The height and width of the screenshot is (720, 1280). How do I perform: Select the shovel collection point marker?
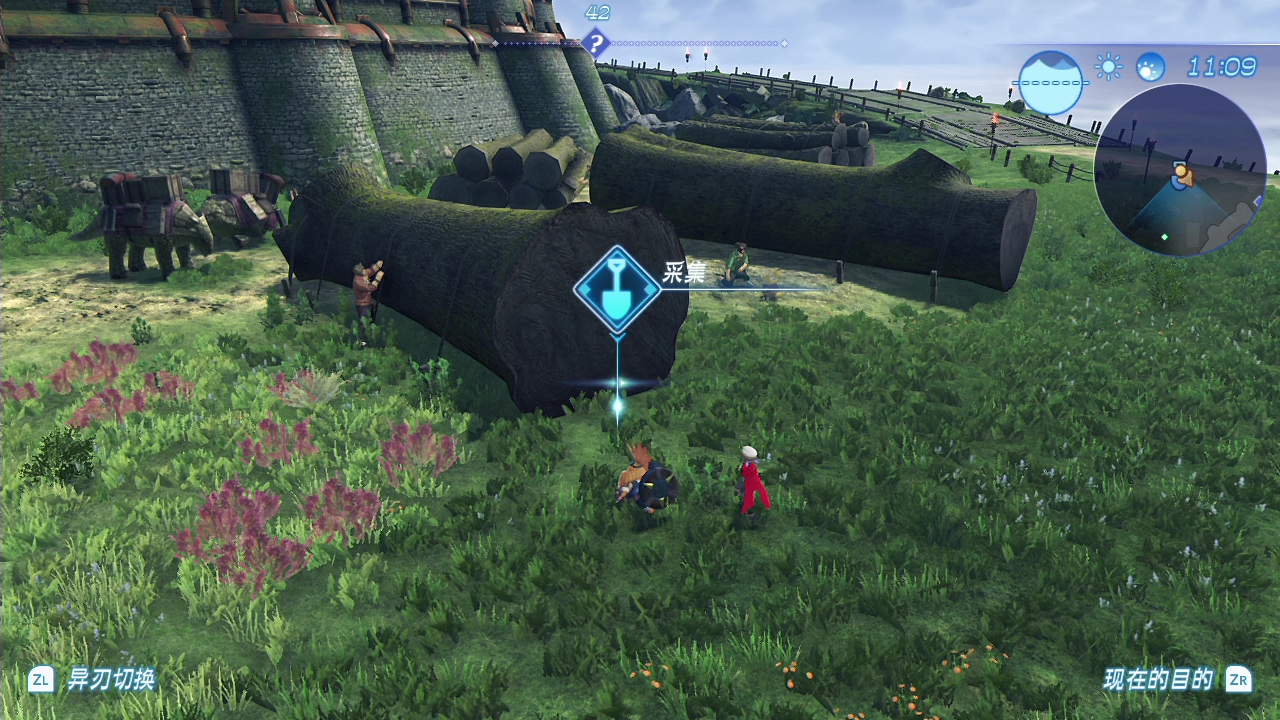[x=617, y=290]
